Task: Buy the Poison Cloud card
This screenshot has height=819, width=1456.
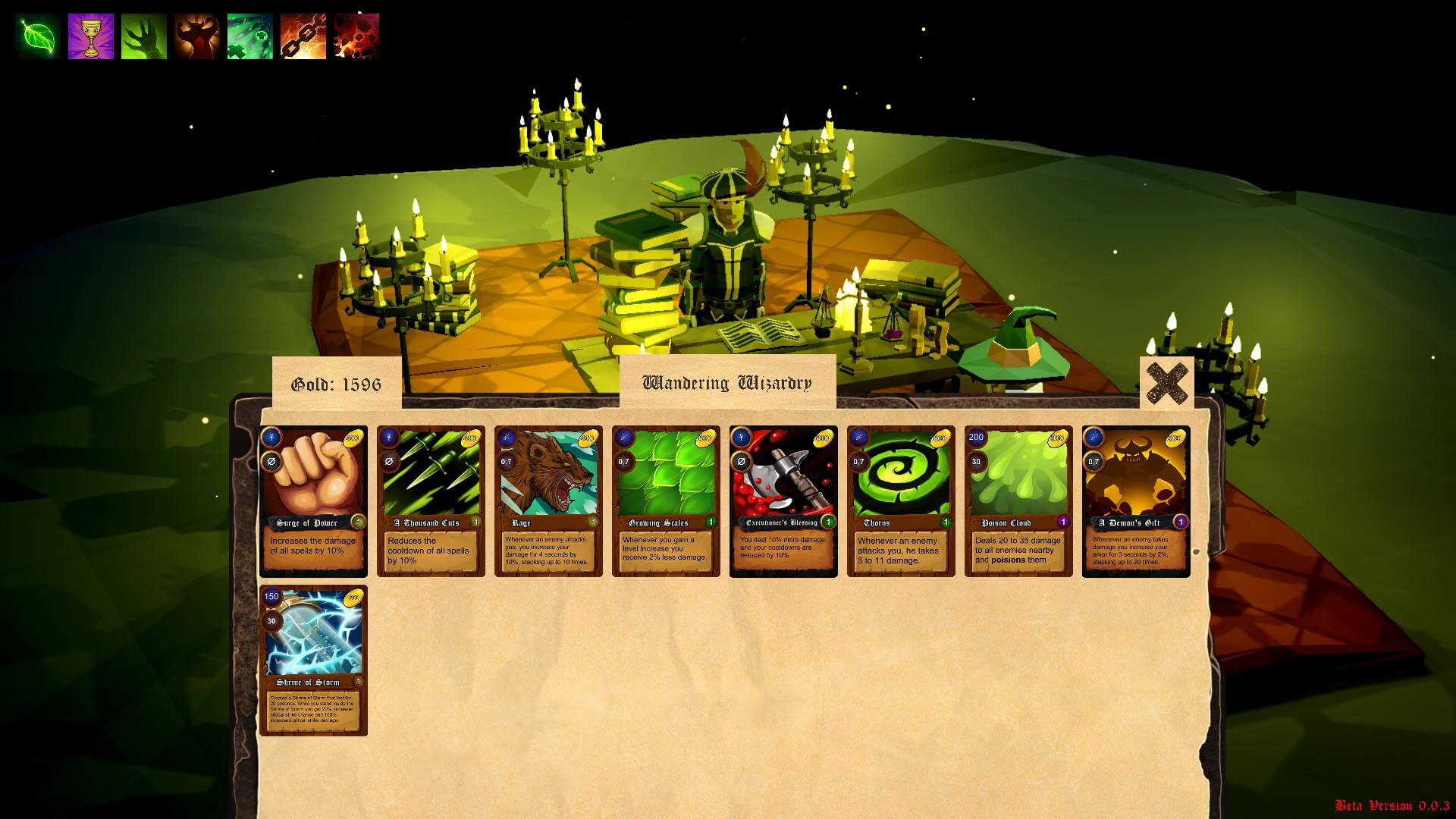Action: [x=1018, y=501]
